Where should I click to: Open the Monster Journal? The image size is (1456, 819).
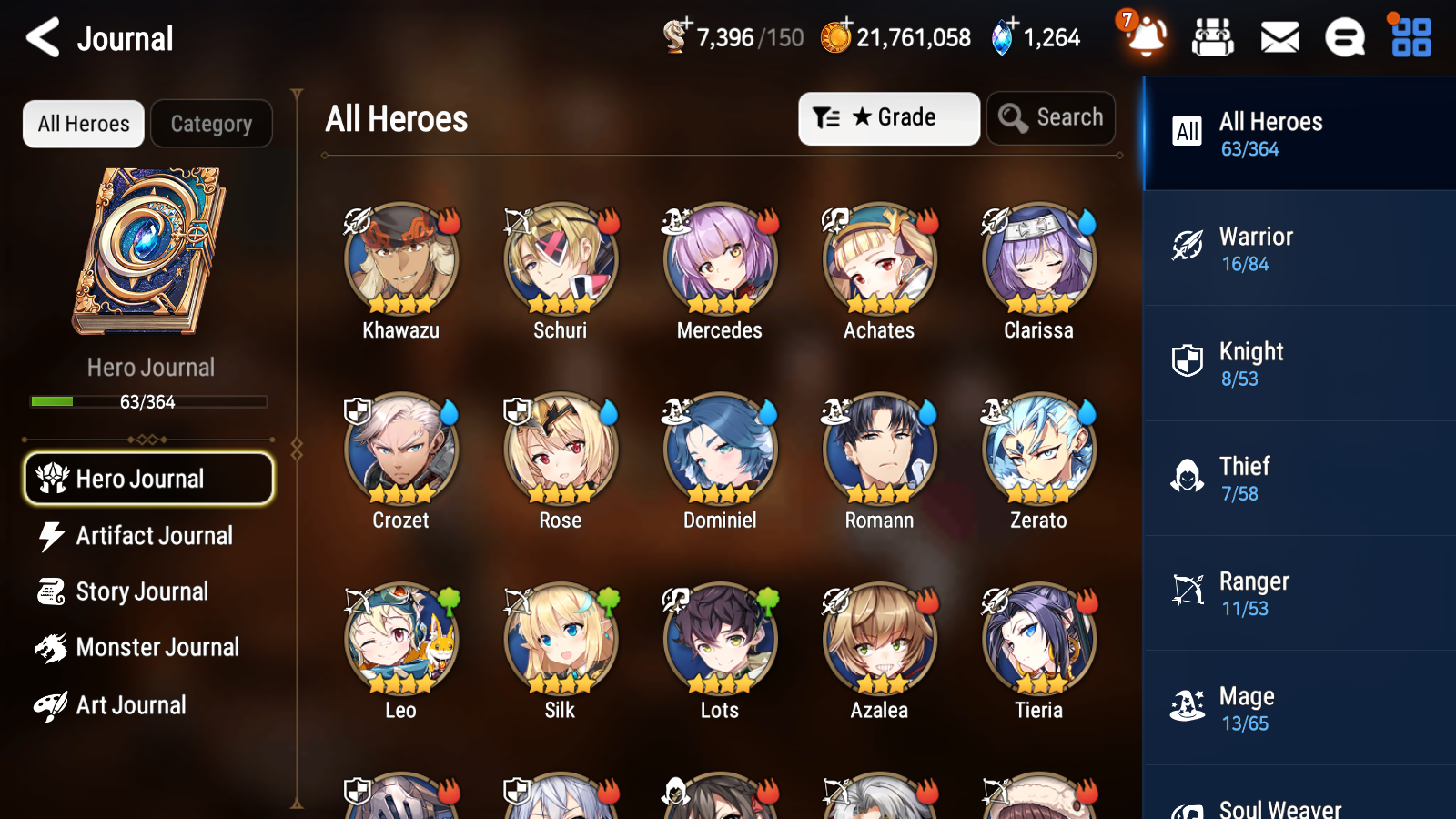[148, 648]
